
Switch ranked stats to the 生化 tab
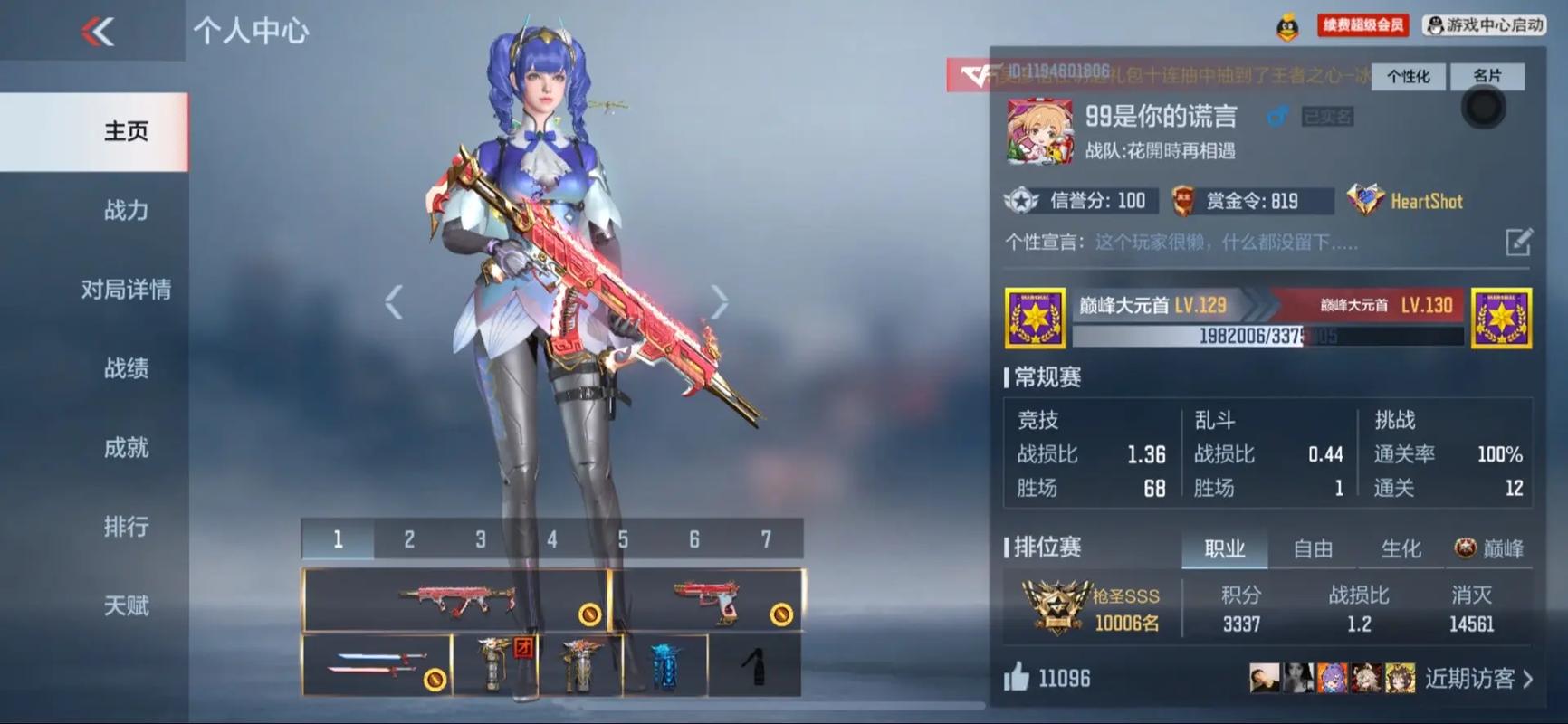[x=1401, y=548]
